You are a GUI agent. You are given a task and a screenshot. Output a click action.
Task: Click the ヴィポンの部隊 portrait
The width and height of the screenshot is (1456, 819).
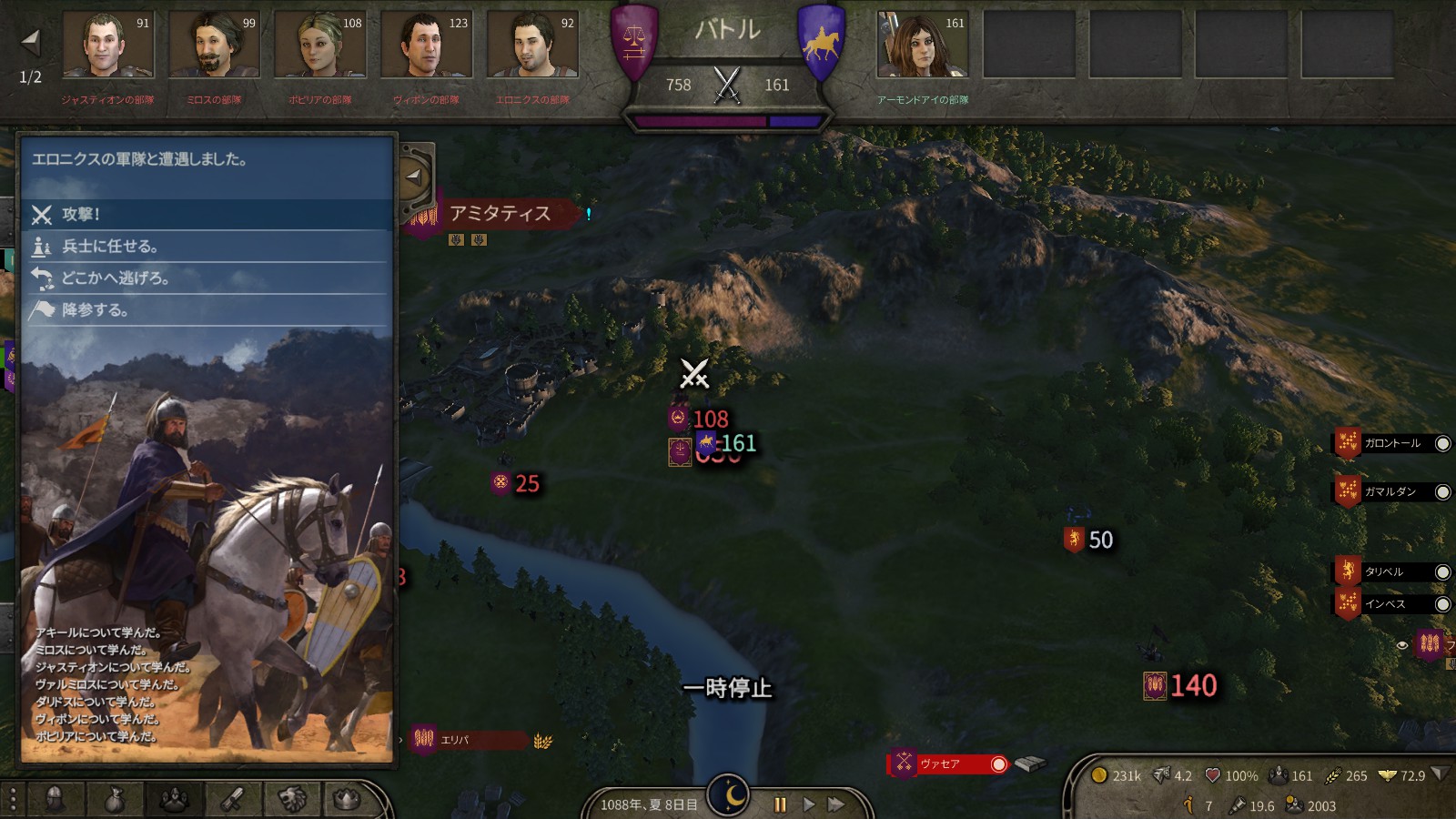tap(426, 45)
